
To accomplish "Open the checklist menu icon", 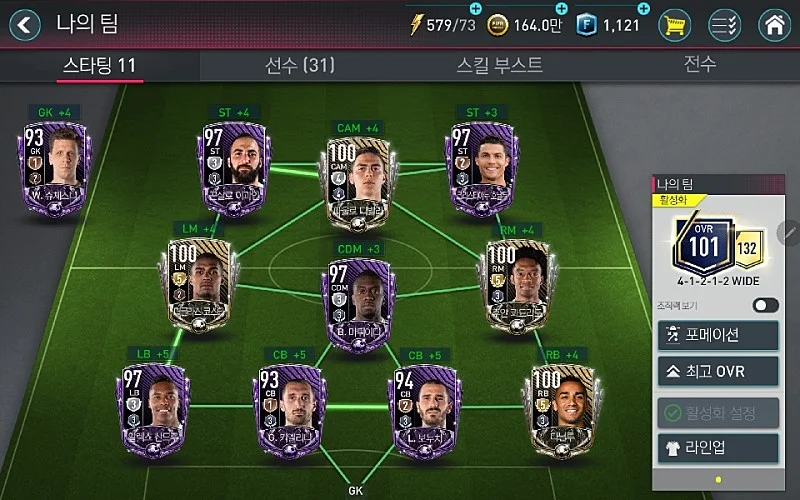I will coord(724,24).
